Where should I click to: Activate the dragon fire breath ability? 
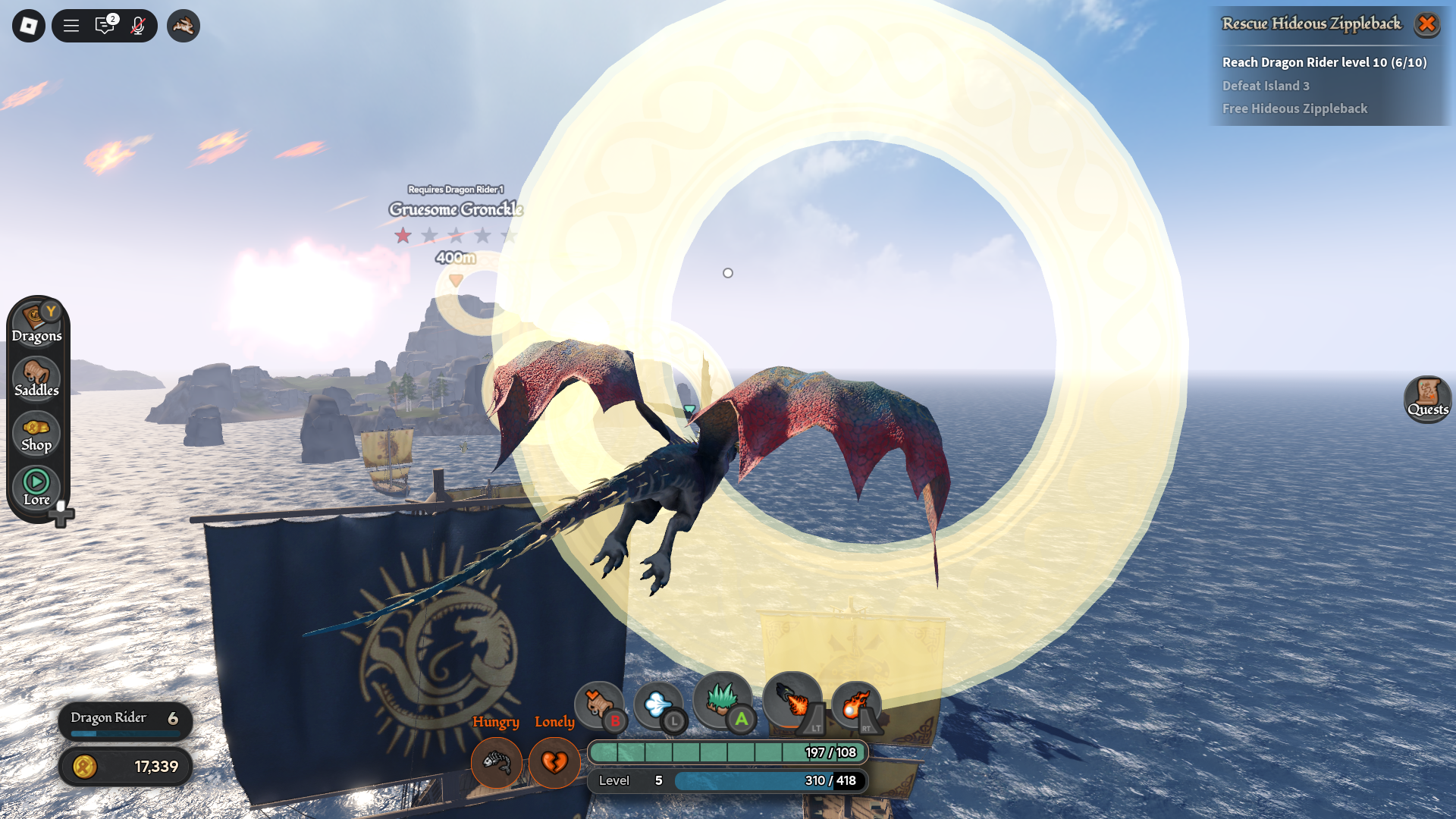coord(793,701)
